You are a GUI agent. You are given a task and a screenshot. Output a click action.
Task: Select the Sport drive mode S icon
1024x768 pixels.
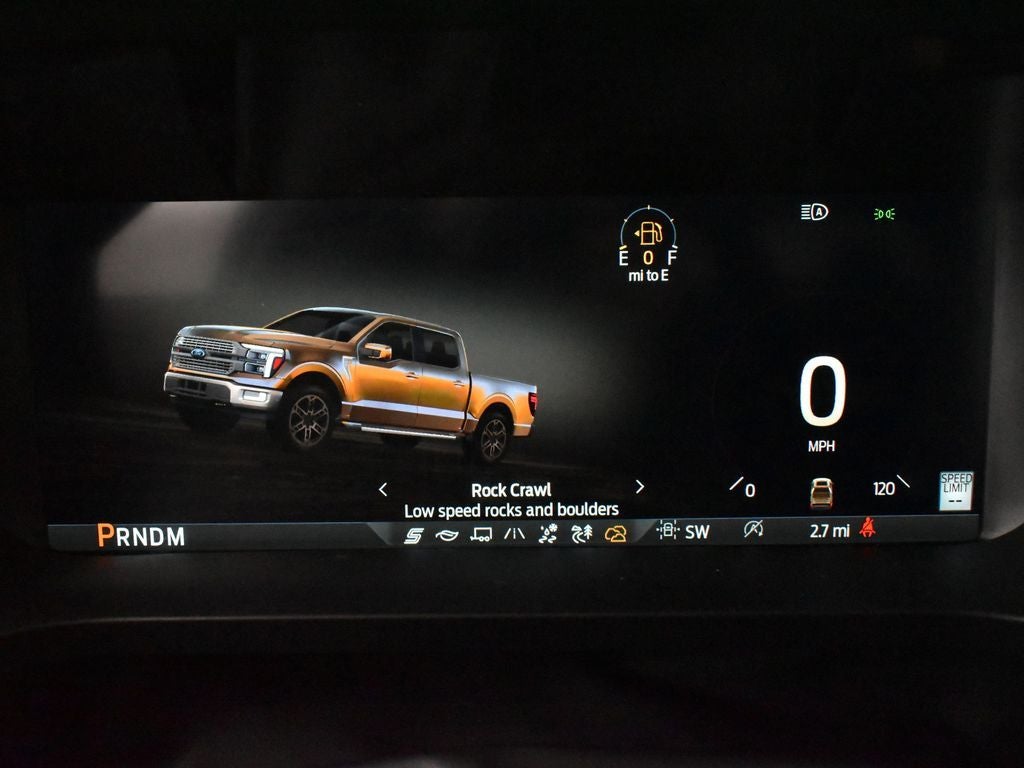tap(413, 535)
